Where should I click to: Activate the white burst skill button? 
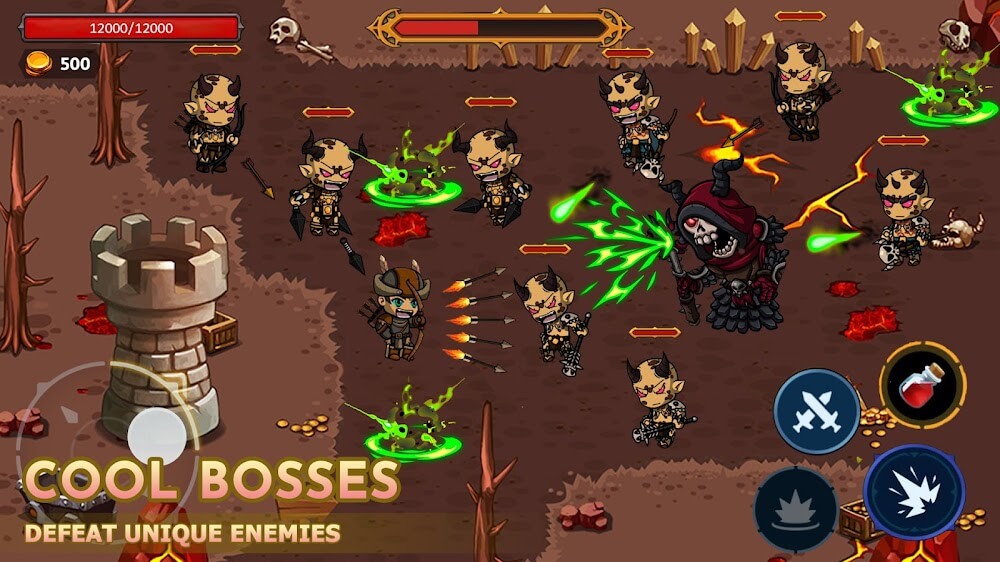[x=914, y=492]
